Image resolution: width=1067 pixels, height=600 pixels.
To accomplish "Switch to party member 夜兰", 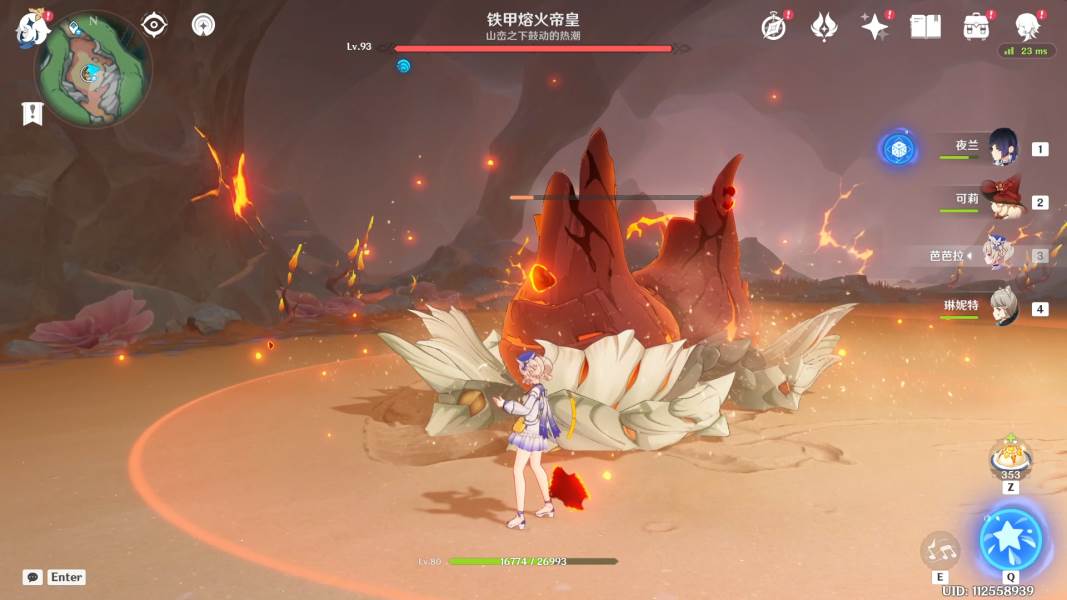I will tap(1002, 148).
